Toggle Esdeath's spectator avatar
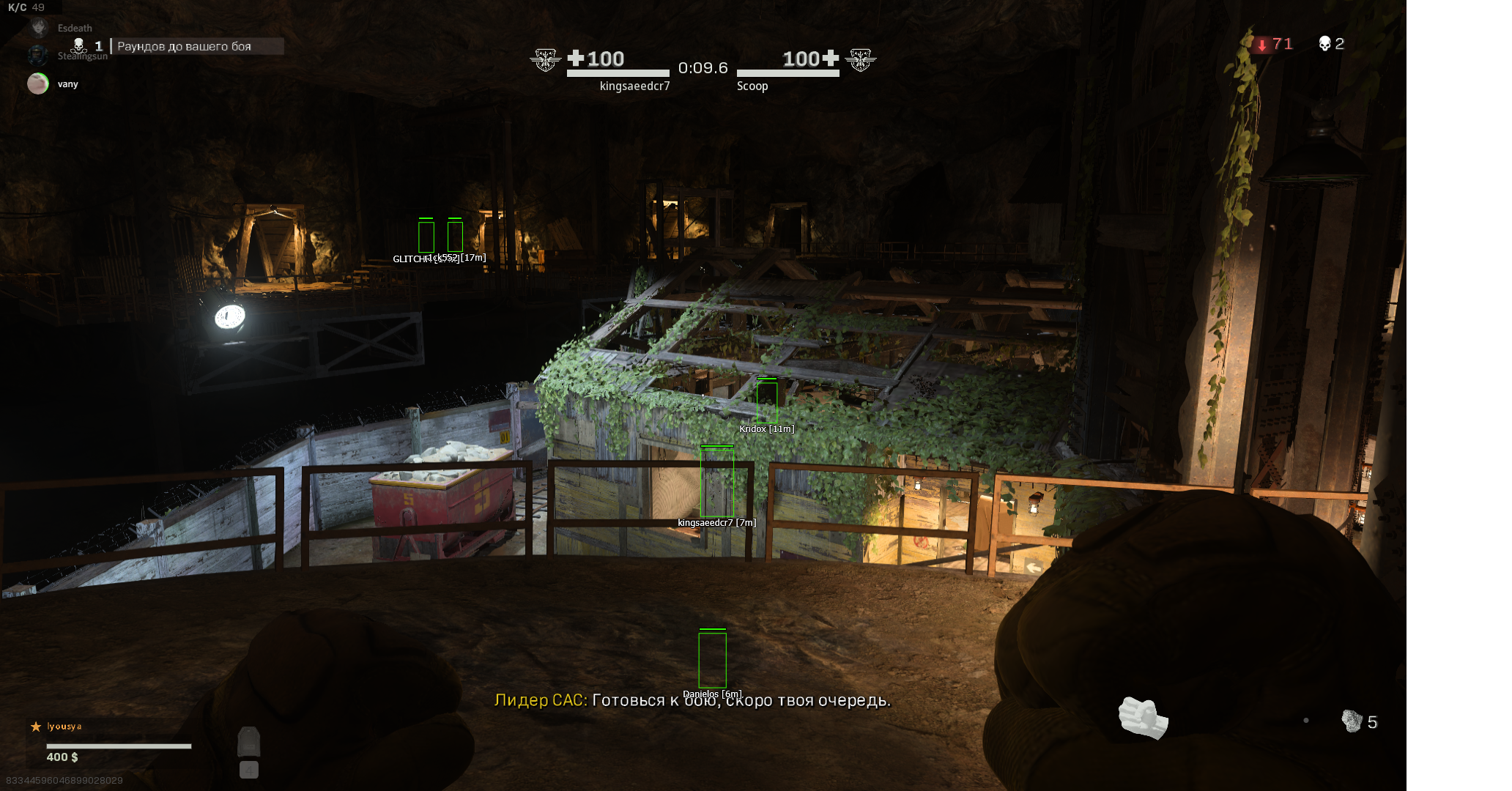The height and width of the screenshot is (791, 1512). [x=38, y=28]
